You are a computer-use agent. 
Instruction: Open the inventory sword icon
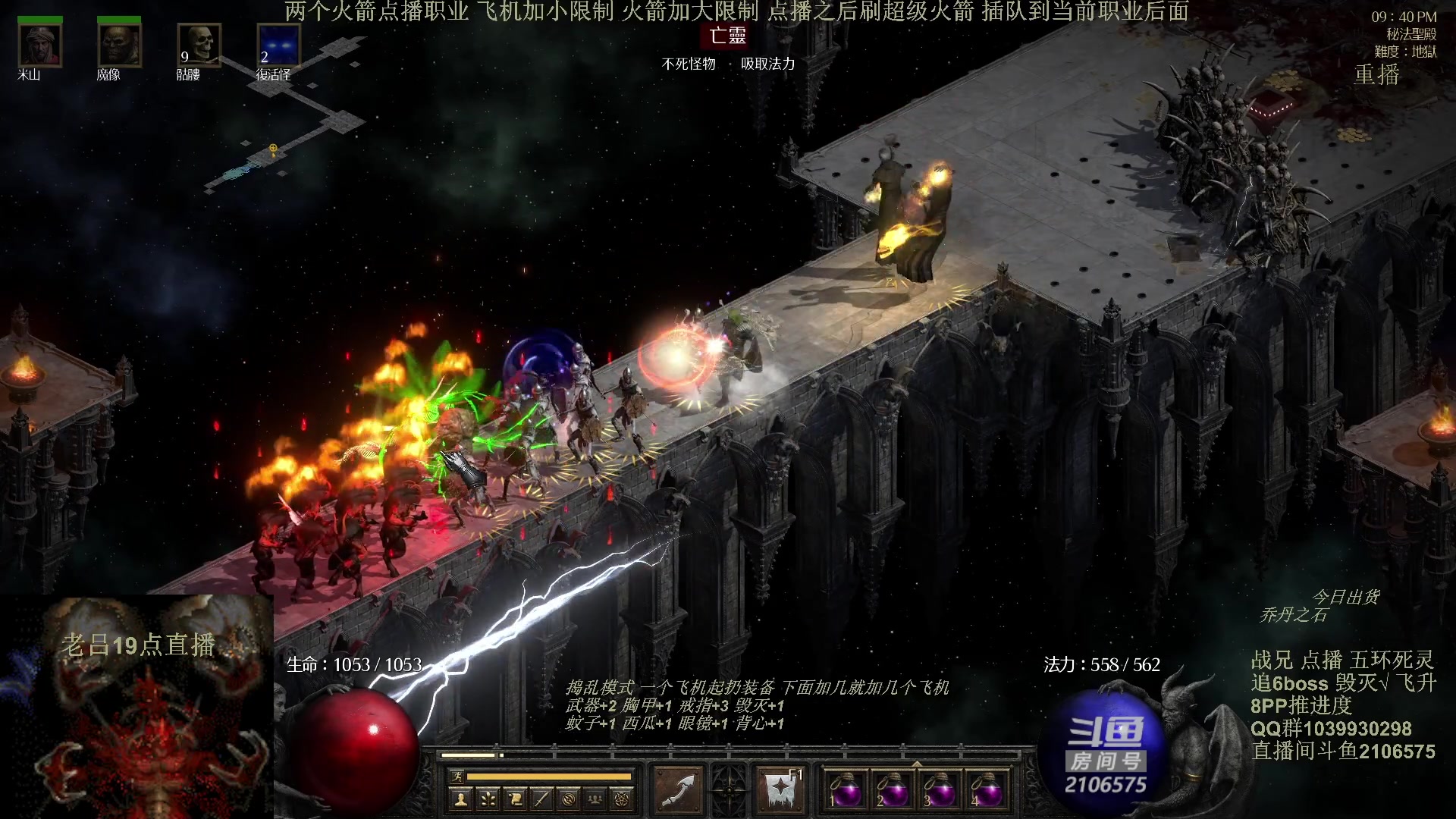pos(541,799)
